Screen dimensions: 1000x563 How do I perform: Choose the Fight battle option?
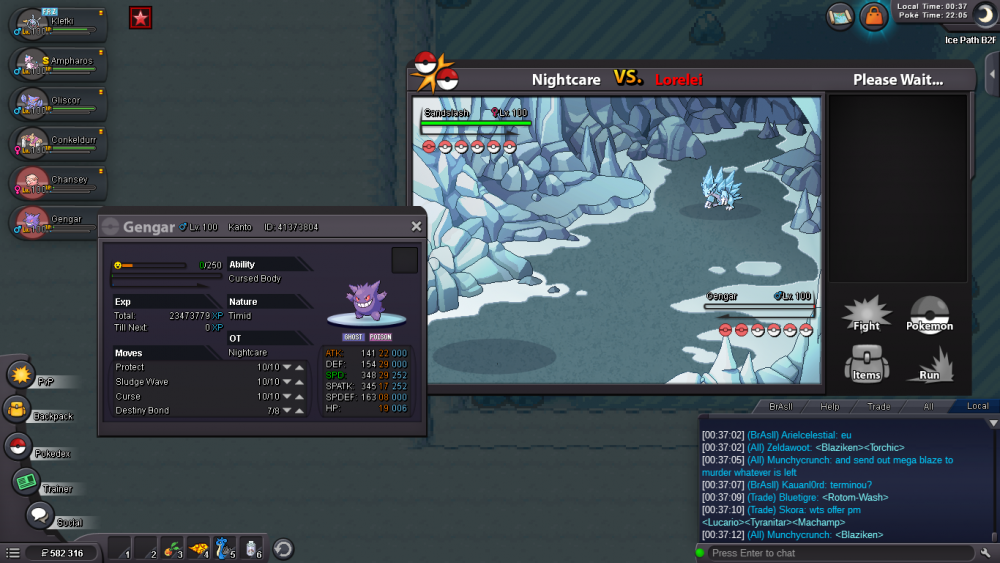866,314
